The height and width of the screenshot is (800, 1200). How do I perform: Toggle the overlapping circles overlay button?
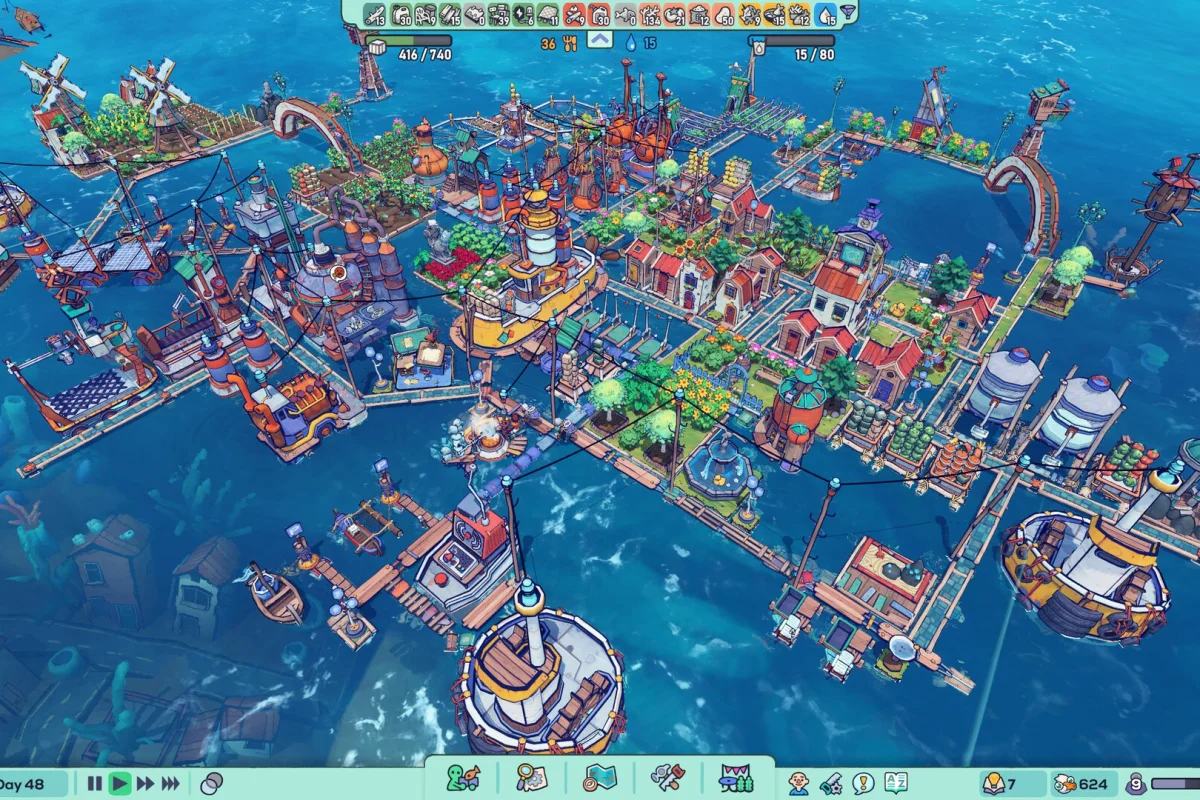(211, 784)
